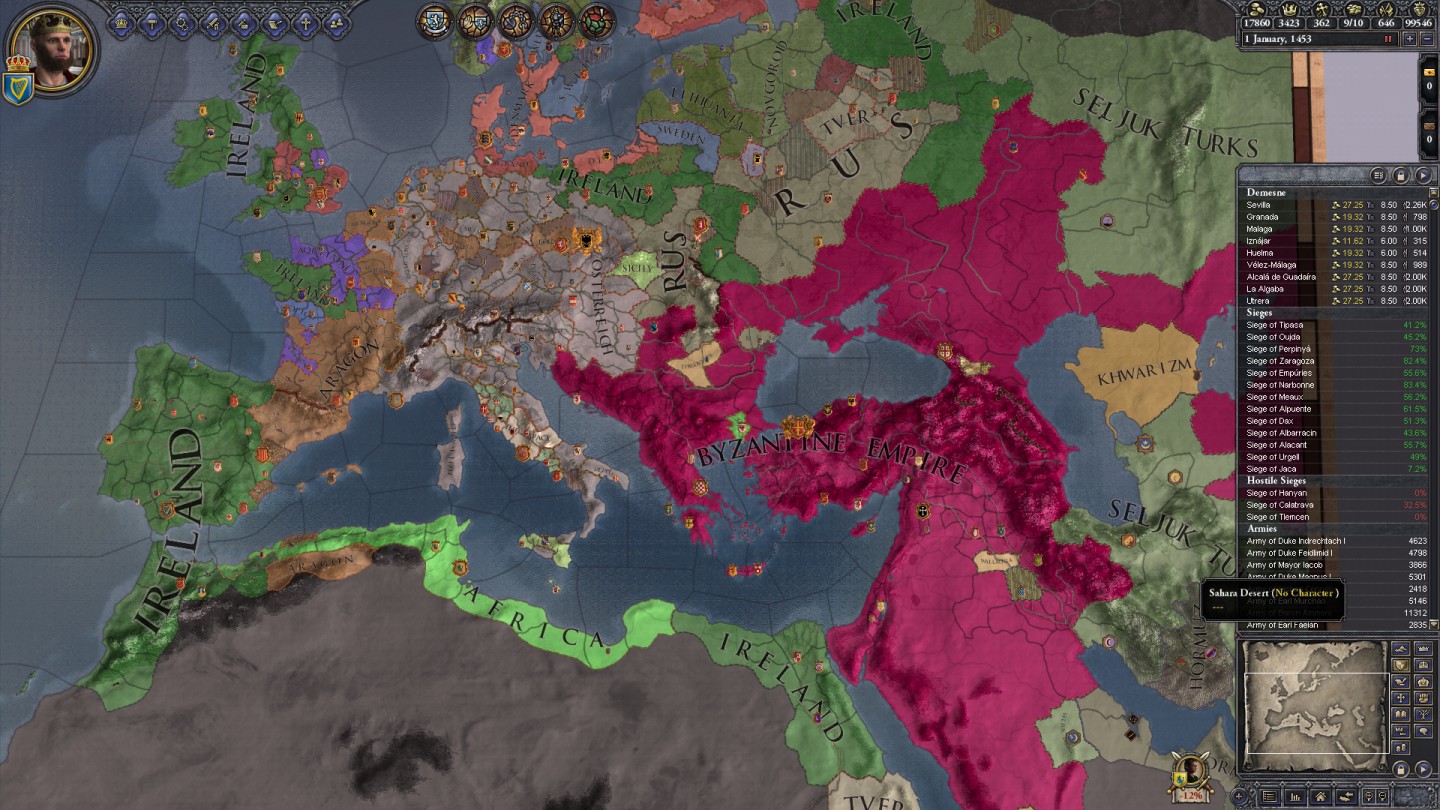Open the Diplomacy screen with the quill icon

click(275, 22)
